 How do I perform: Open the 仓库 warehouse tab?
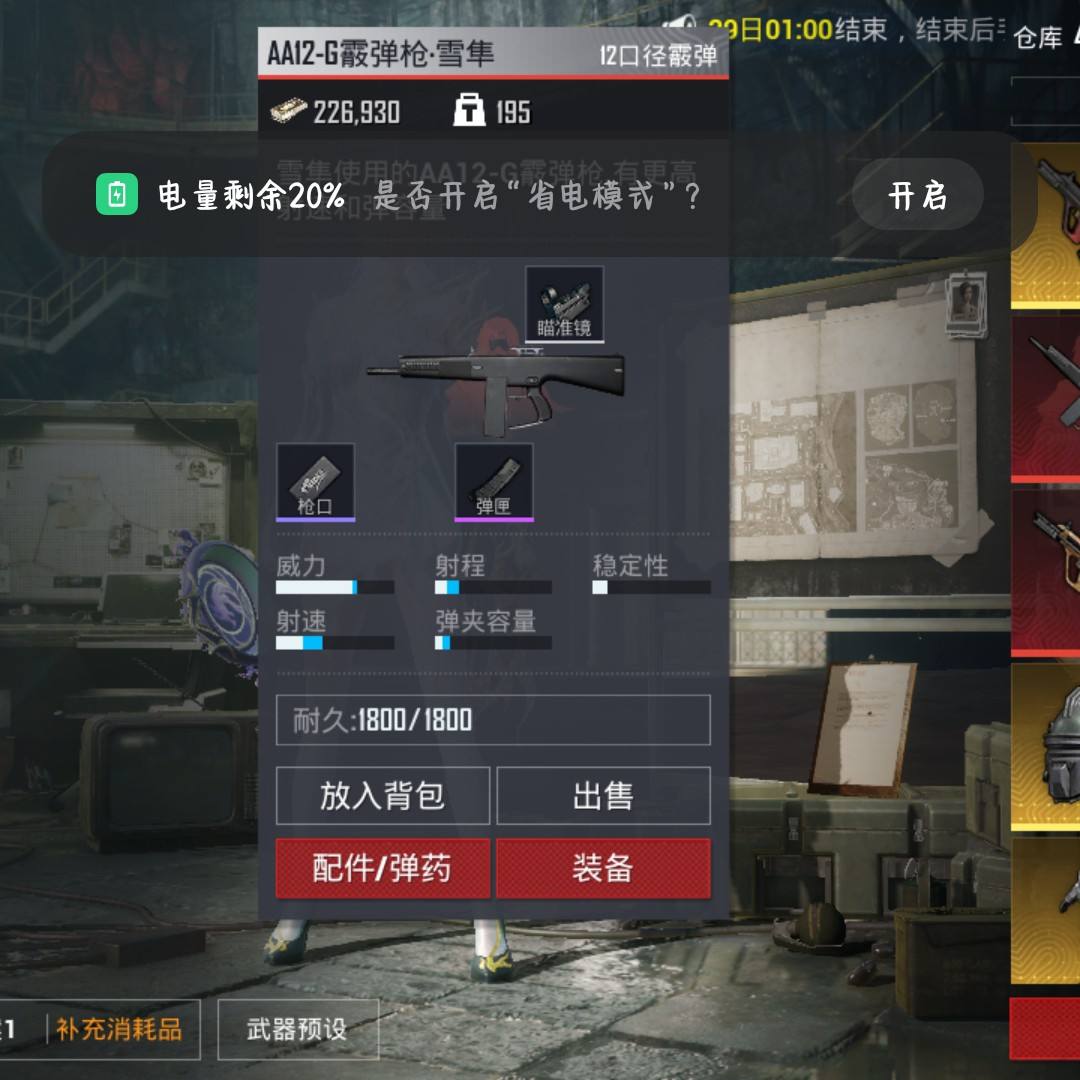1038,38
